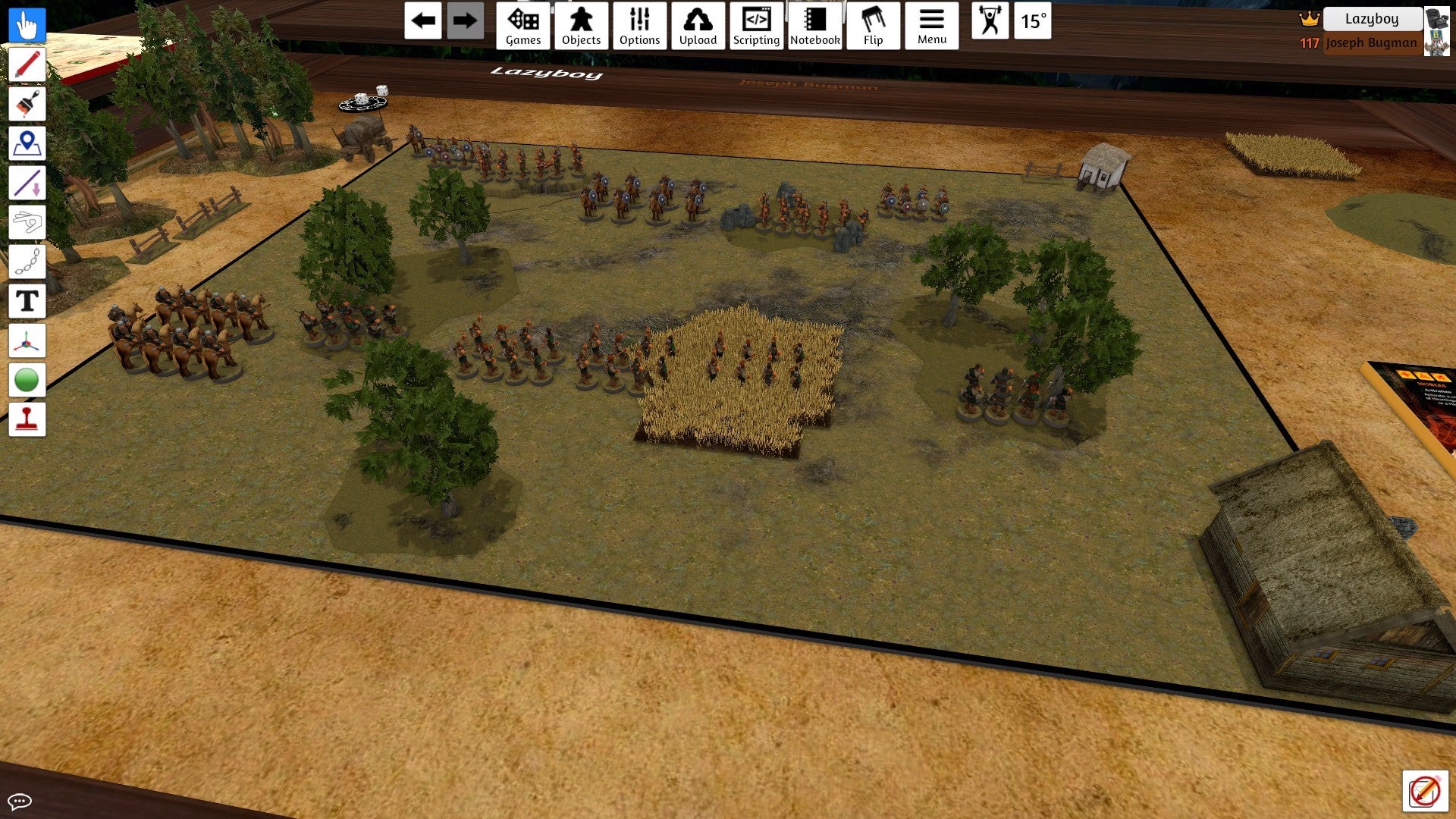
Task: Open the Objects menu
Action: pyautogui.click(x=581, y=26)
